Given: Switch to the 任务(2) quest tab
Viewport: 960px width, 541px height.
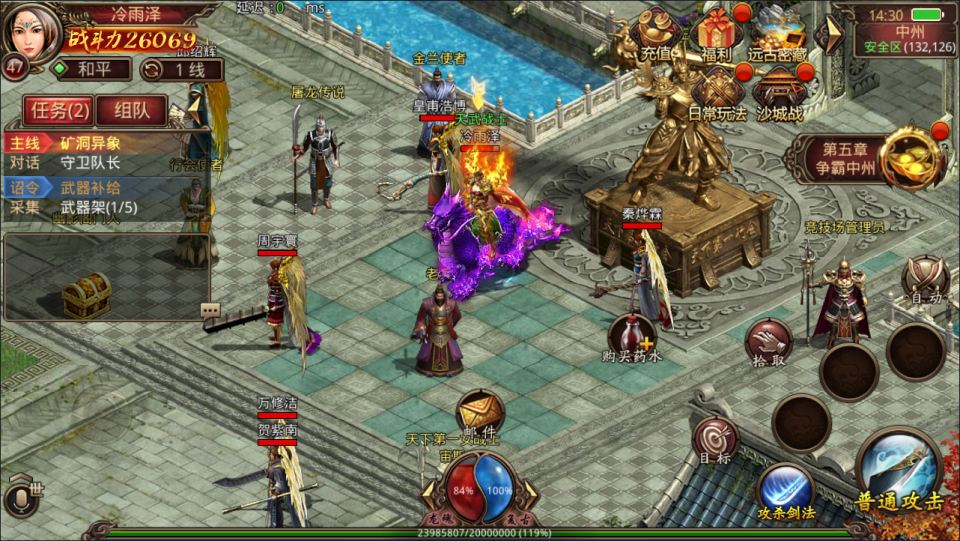Looking at the screenshot, I should tap(61, 110).
